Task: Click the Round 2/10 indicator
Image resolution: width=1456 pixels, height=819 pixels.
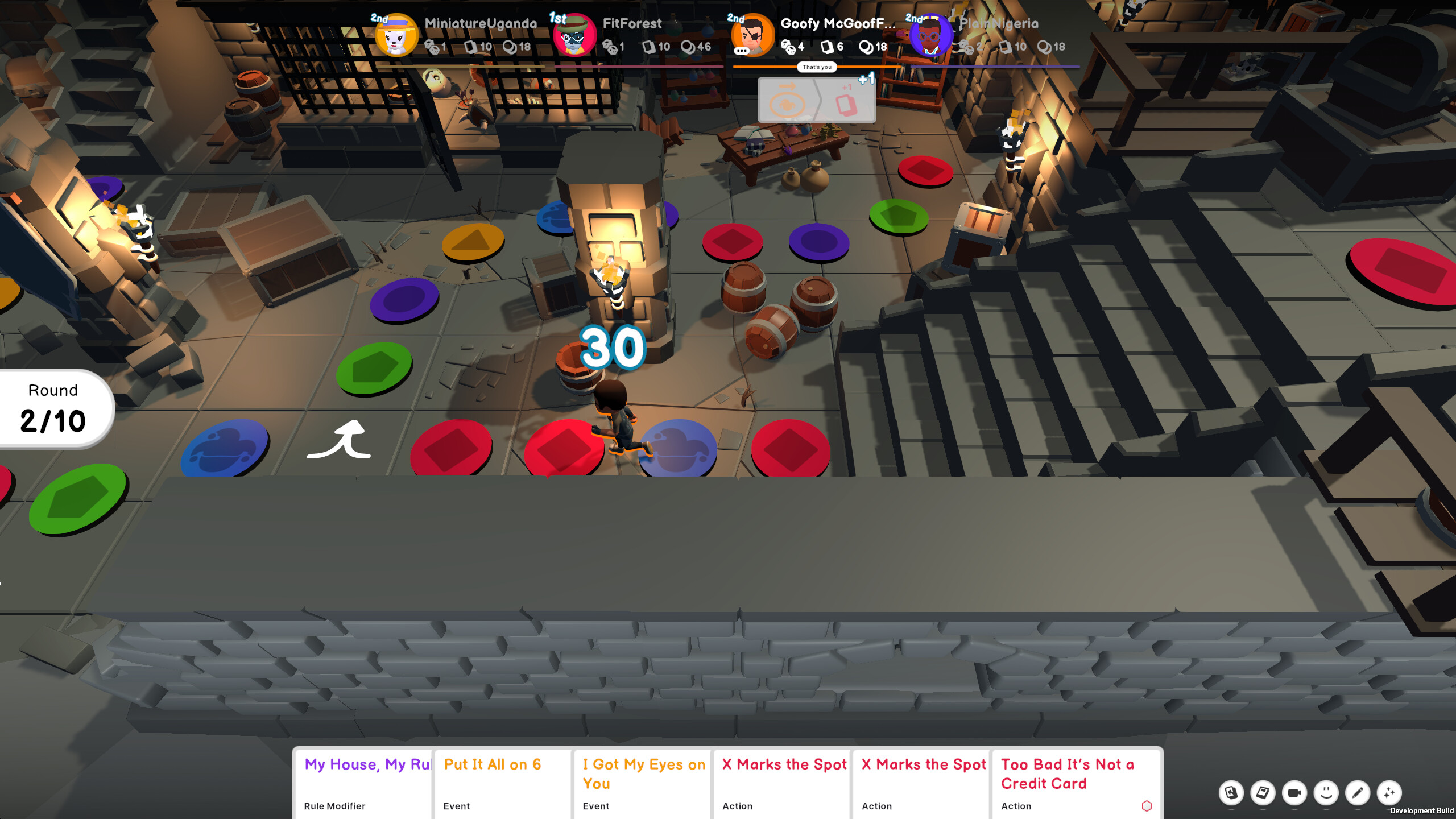Action: [53, 407]
